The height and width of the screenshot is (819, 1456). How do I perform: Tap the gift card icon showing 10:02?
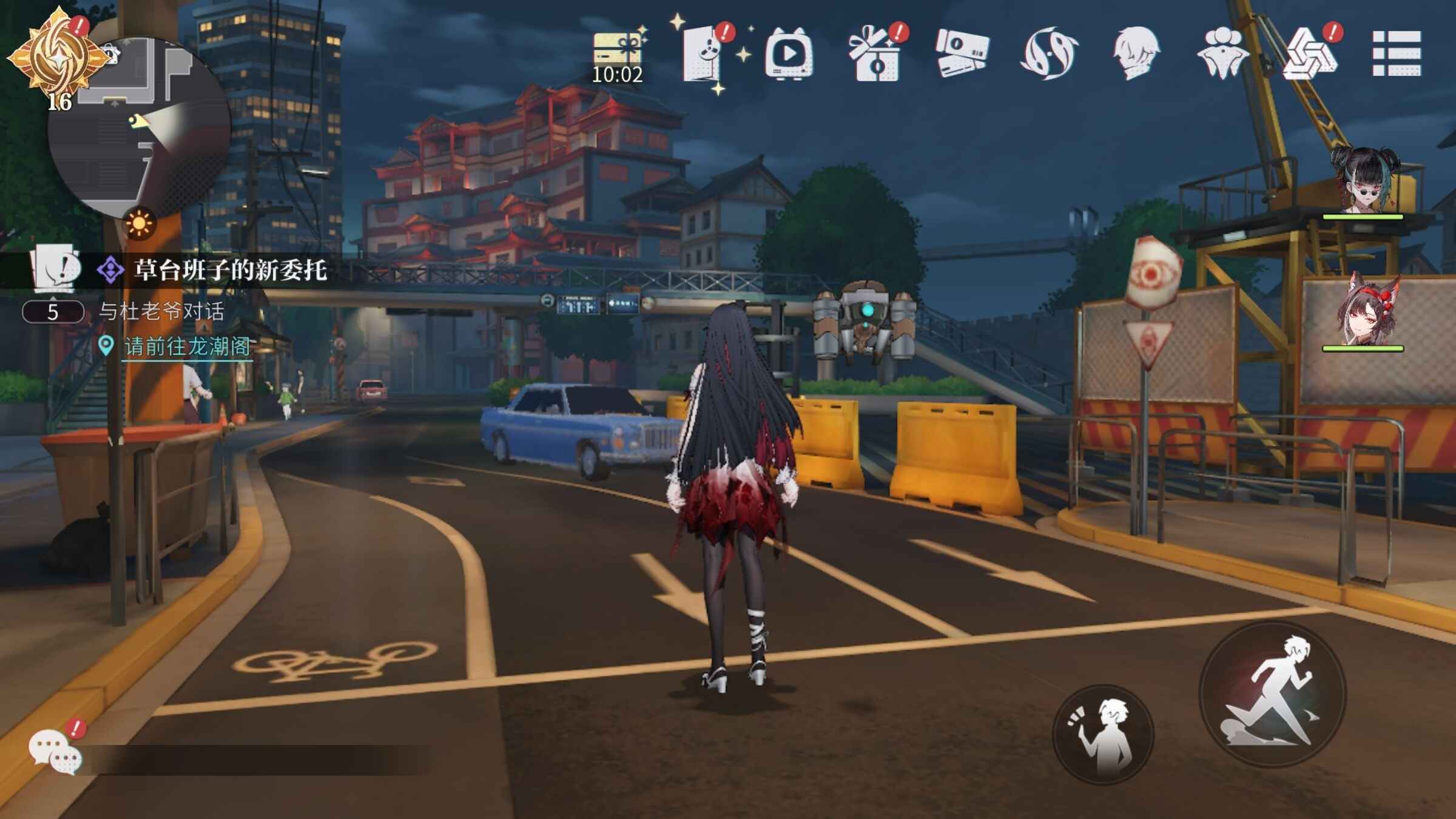coord(618,56)
